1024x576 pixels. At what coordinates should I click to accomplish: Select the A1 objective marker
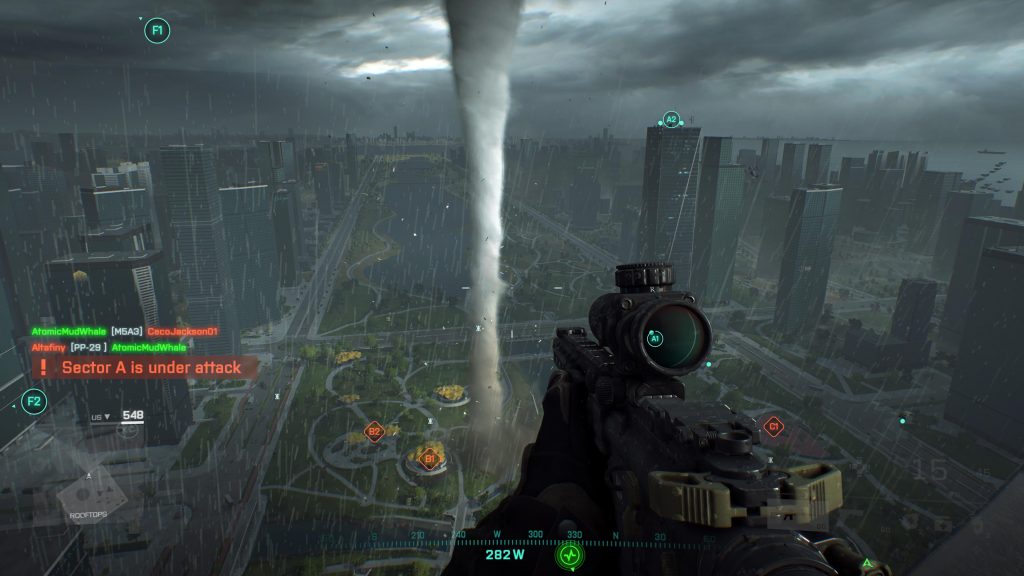[655, 339]
